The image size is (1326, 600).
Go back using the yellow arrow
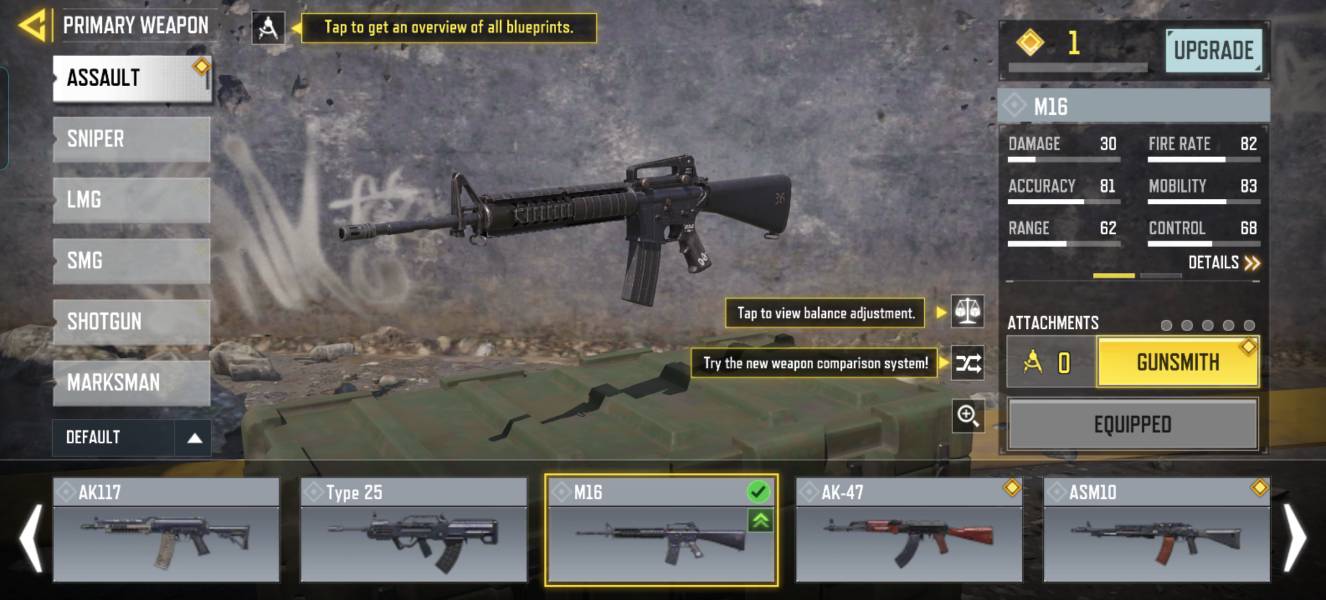pos(32,25)
